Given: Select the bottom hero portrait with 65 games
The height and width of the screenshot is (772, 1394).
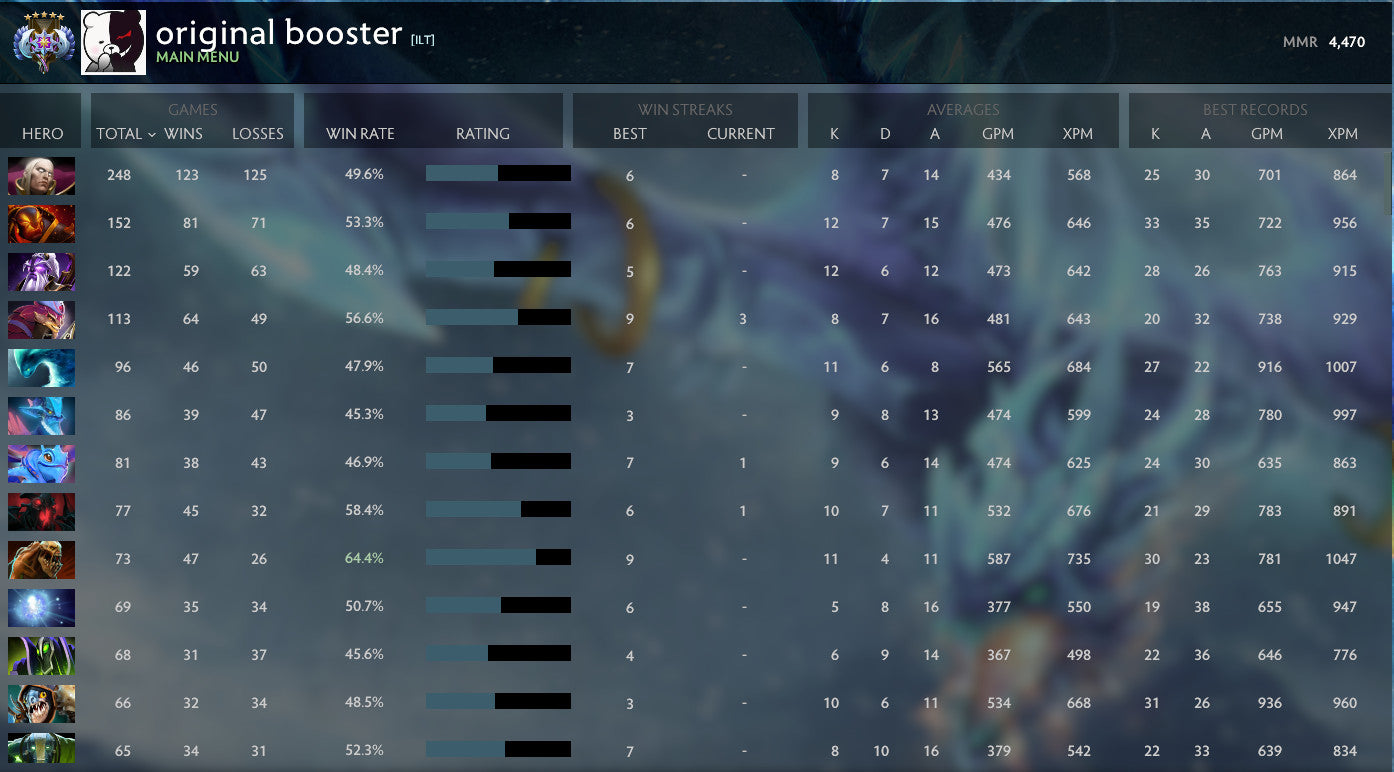Looking at the screenshot, I should (x=41, y=751).
